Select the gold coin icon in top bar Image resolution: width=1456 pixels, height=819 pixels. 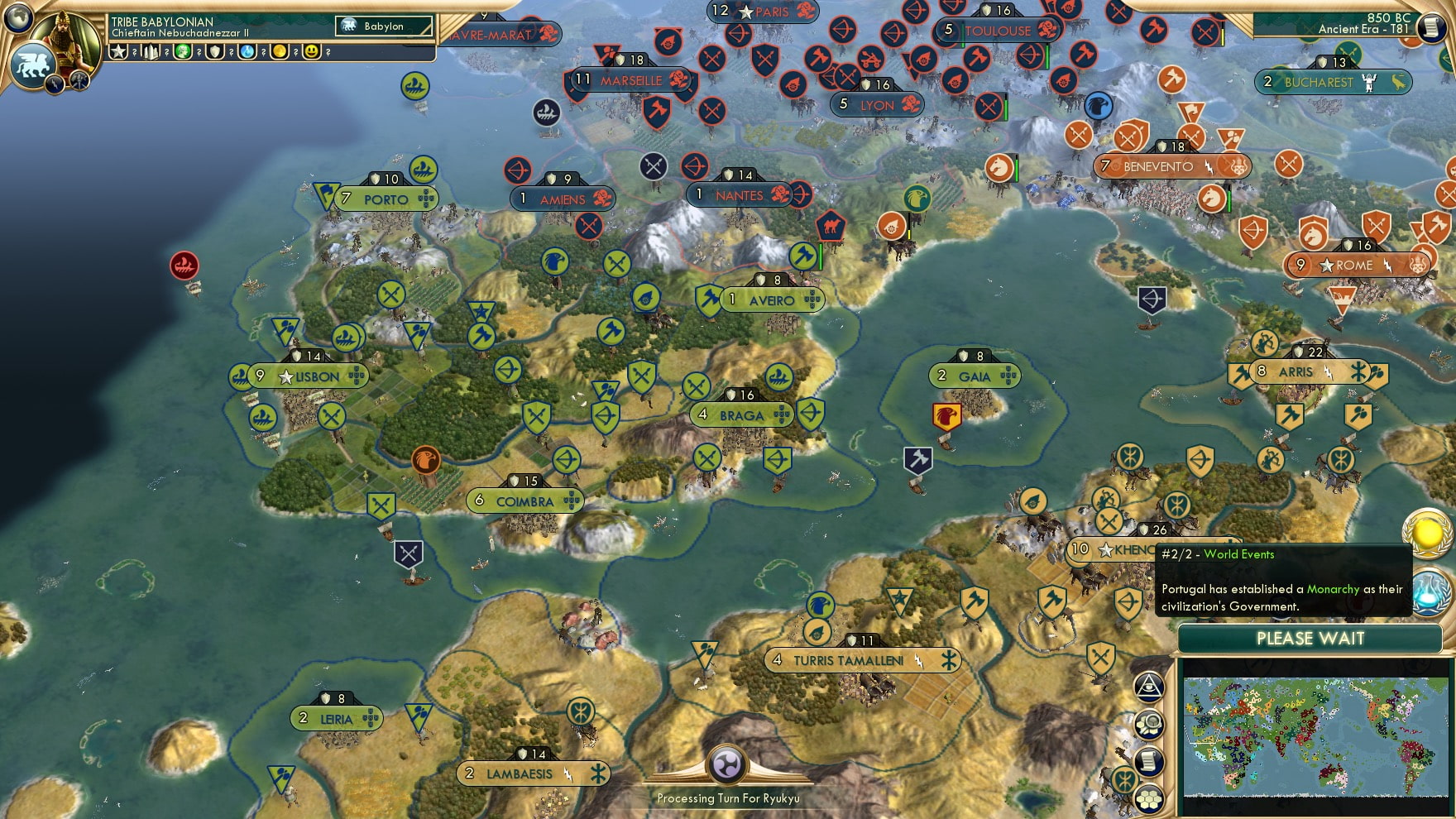coord(280,52)
